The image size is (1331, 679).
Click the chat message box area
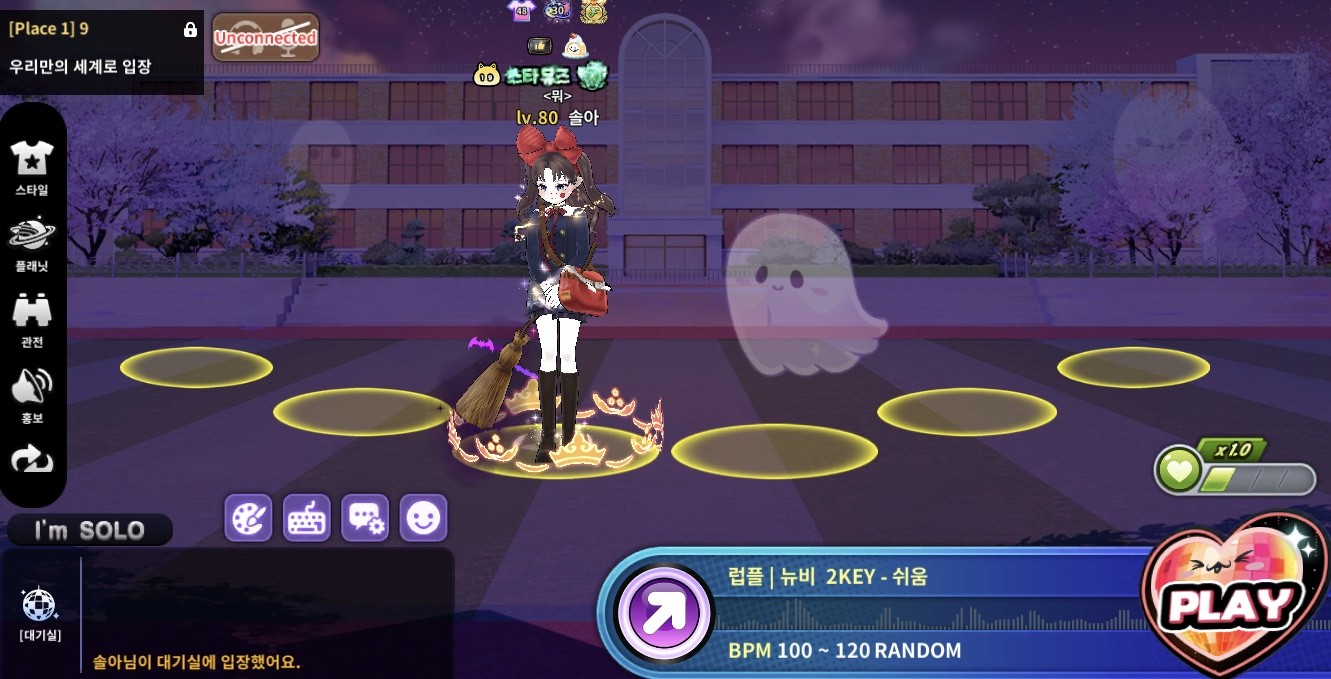268,610
